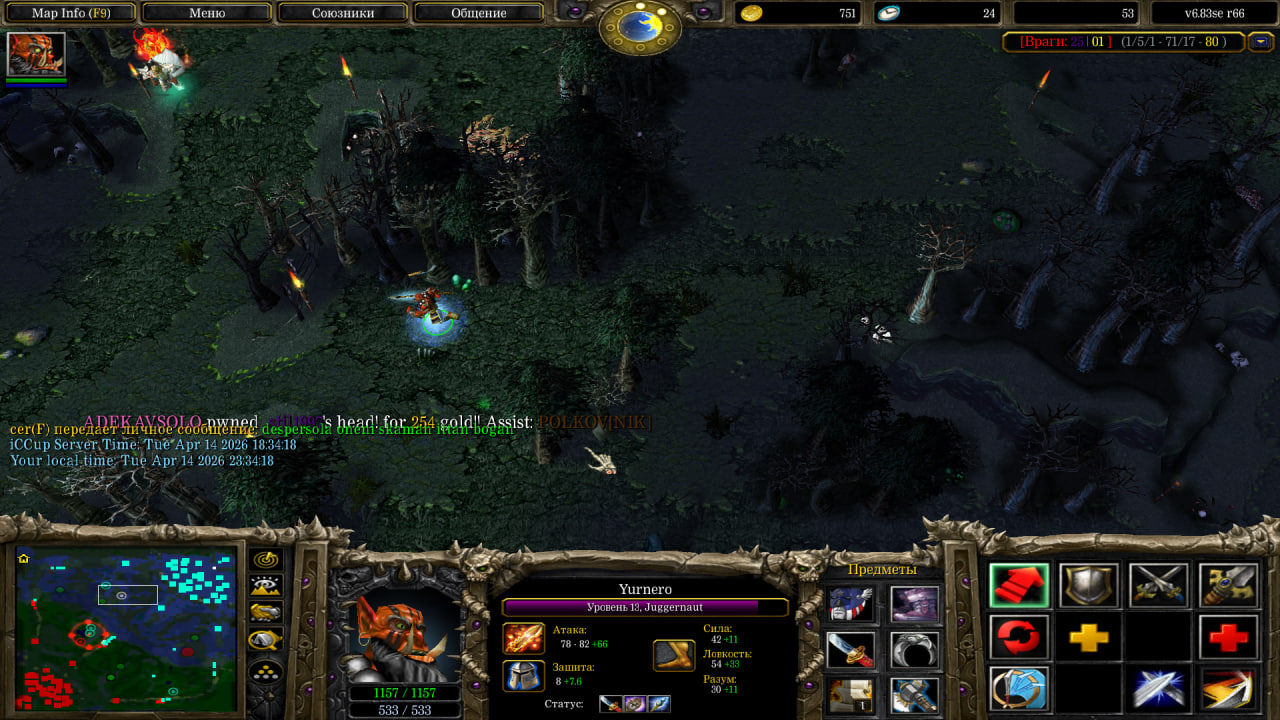Select the silver ring inventory item
This screenshot has height=720, width=1280.
(914, 649)
